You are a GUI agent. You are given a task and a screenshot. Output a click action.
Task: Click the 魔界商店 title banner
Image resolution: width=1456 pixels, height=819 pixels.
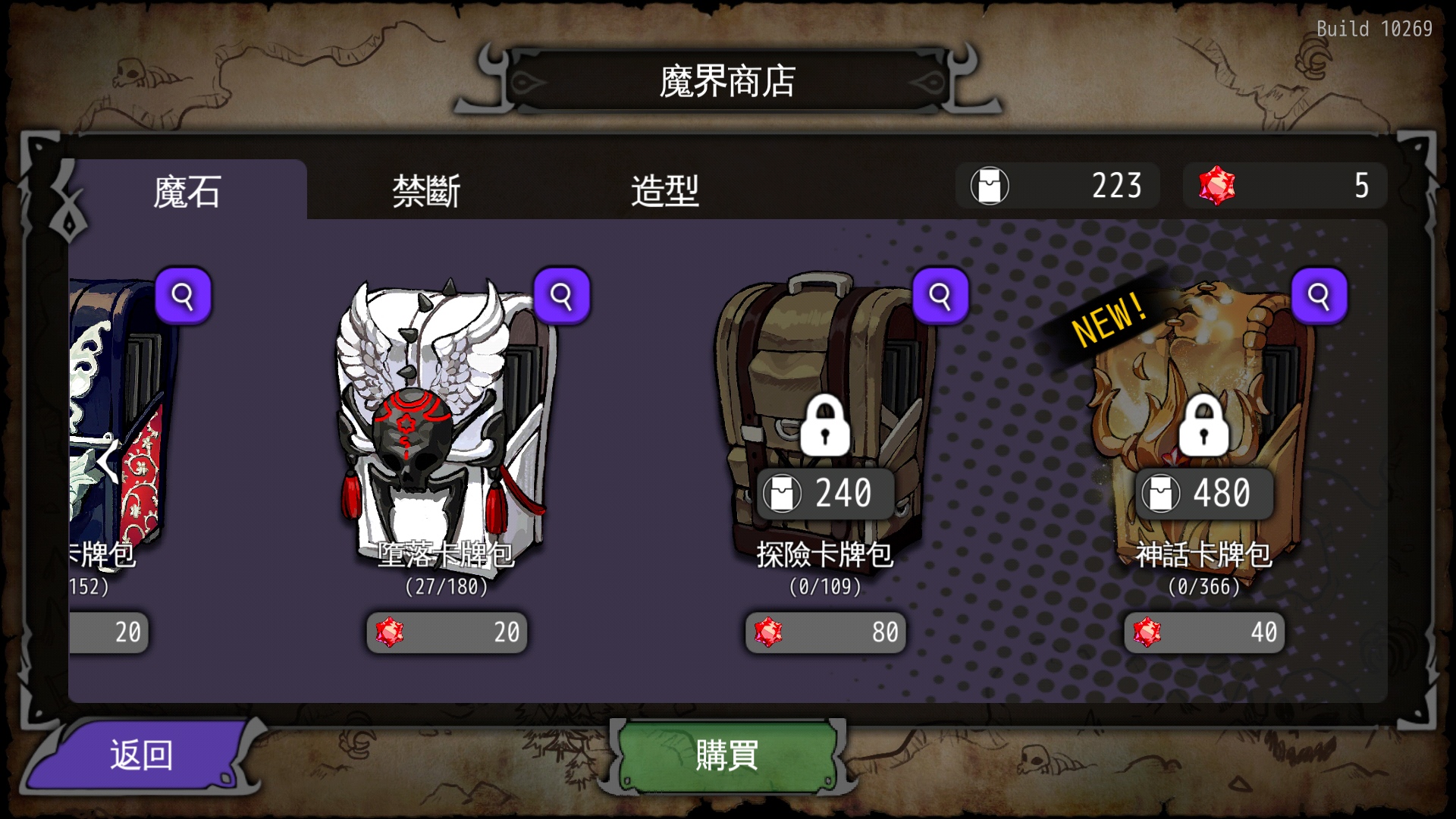point(726,78)
